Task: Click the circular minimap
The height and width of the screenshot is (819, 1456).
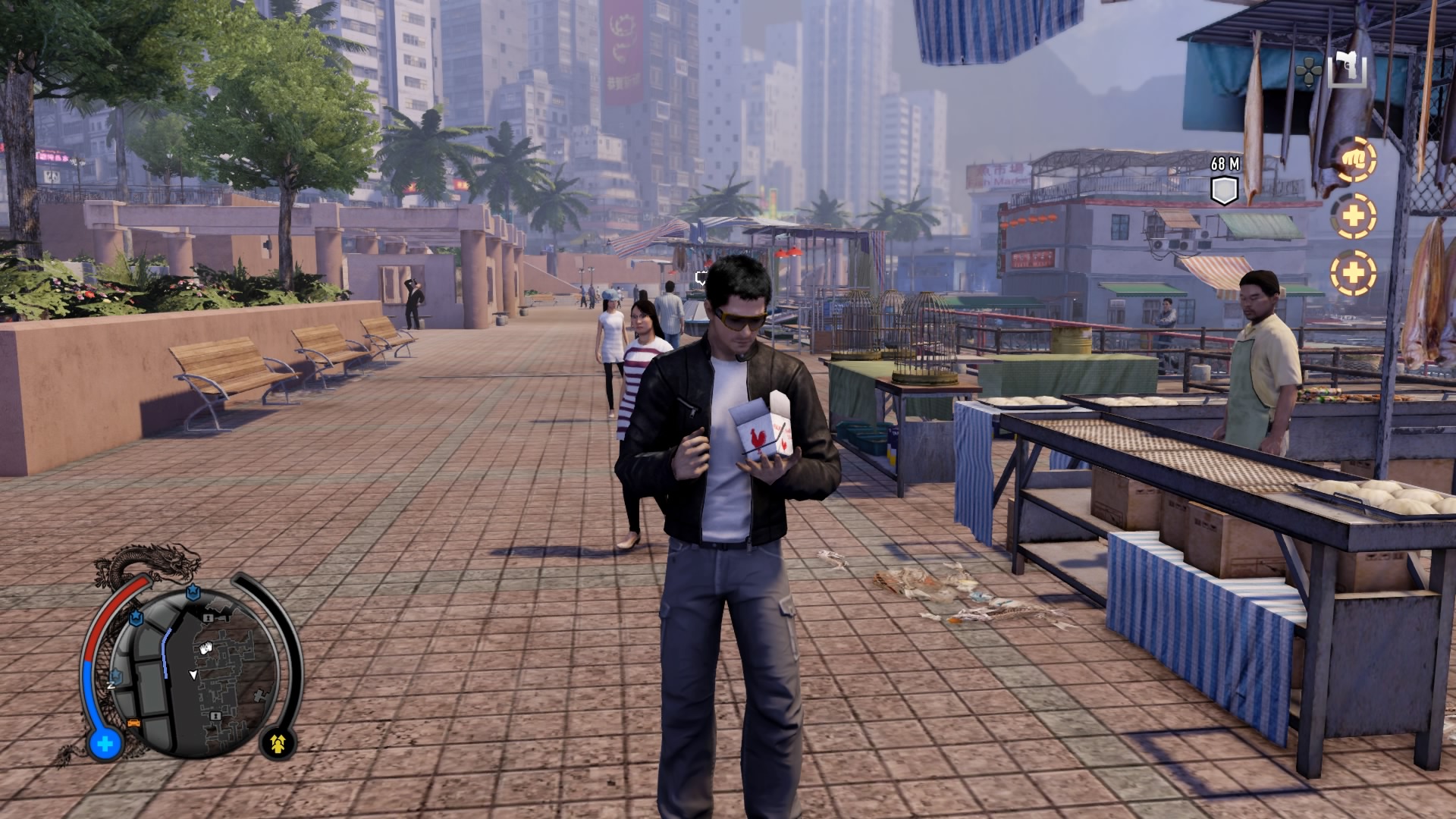Action: click(203, 671)
